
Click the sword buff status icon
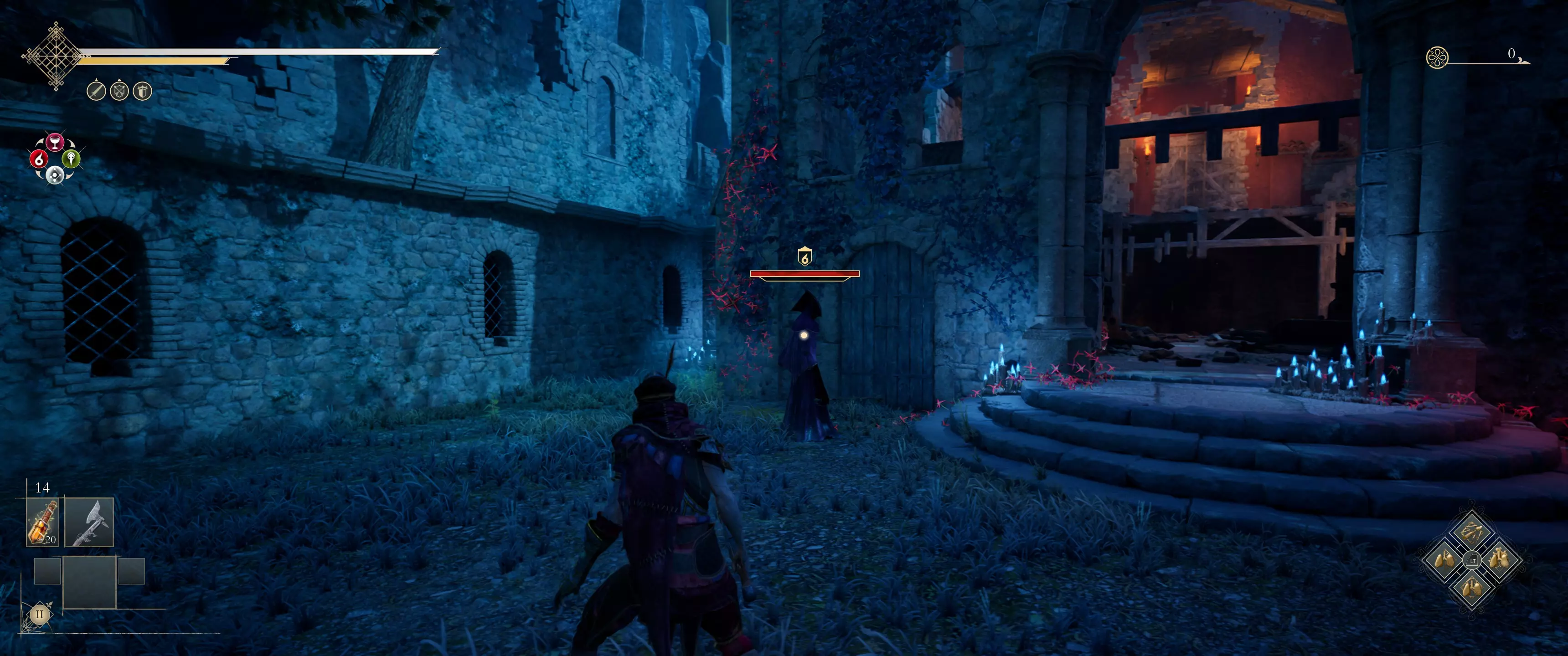(96, 91)
